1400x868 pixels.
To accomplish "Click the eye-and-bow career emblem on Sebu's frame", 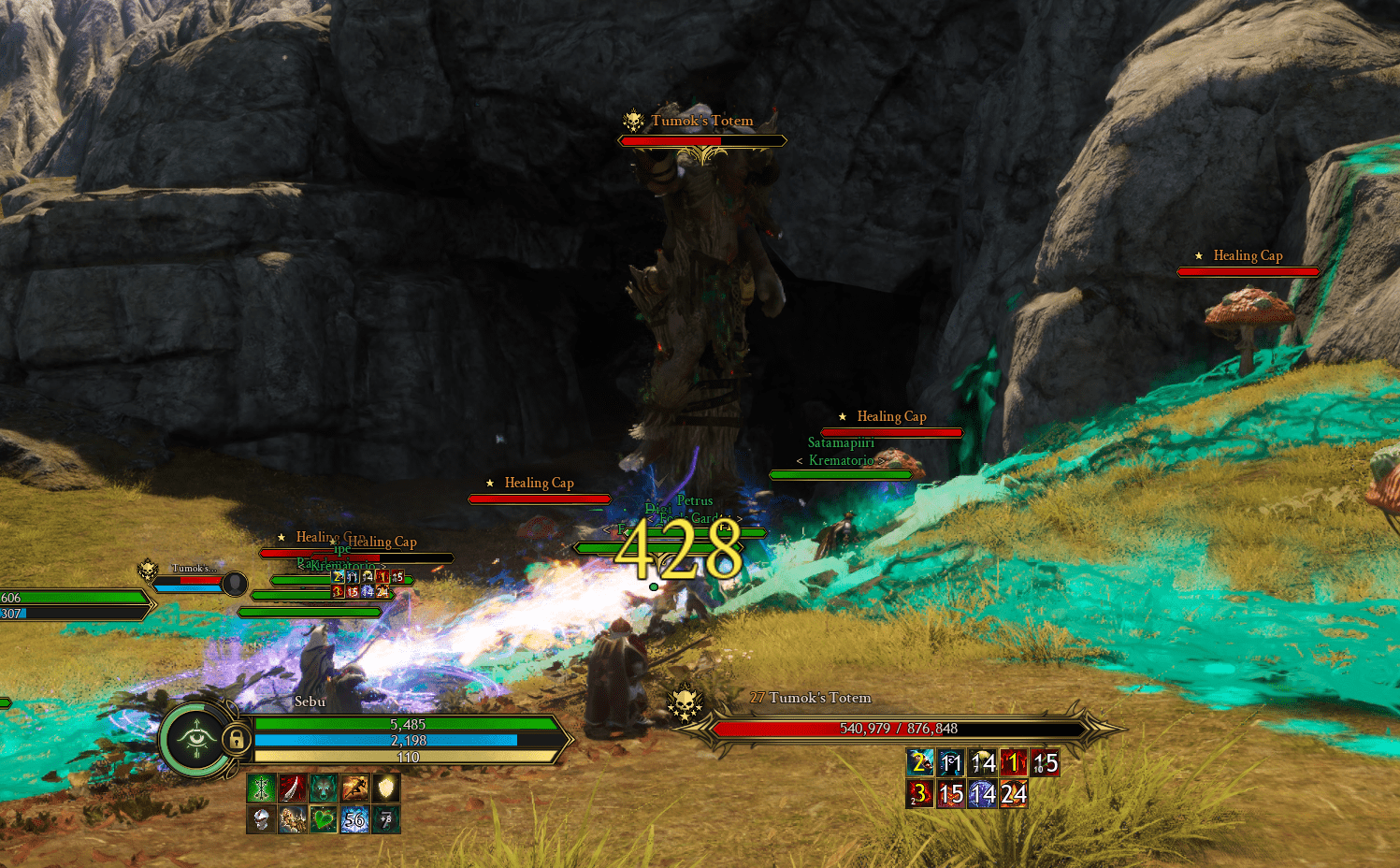I will (x=197, y=740).
